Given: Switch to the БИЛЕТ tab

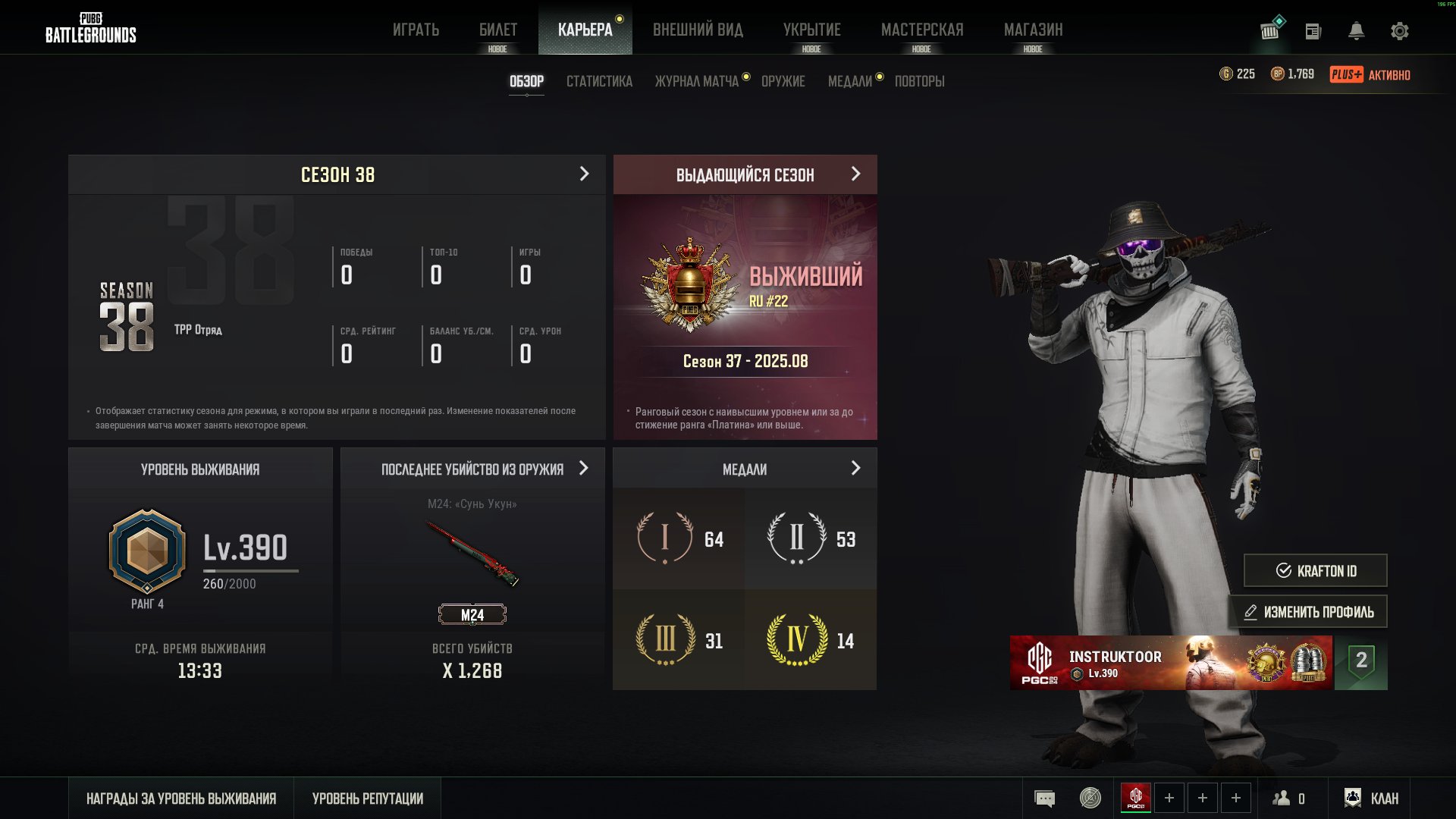Looking at the screenshot, I should (497, 30).
